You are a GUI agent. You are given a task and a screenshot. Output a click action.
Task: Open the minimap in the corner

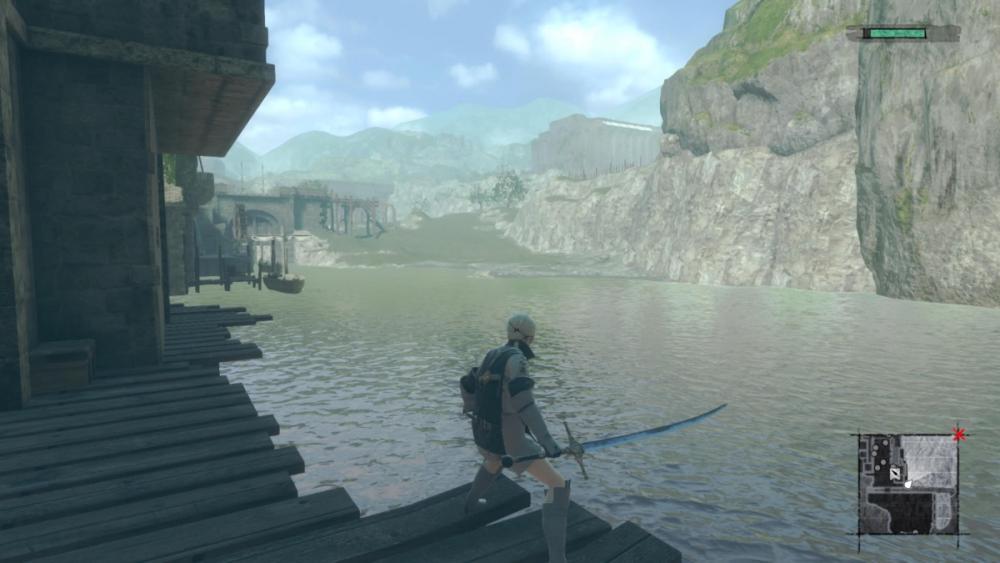point(907,484)
